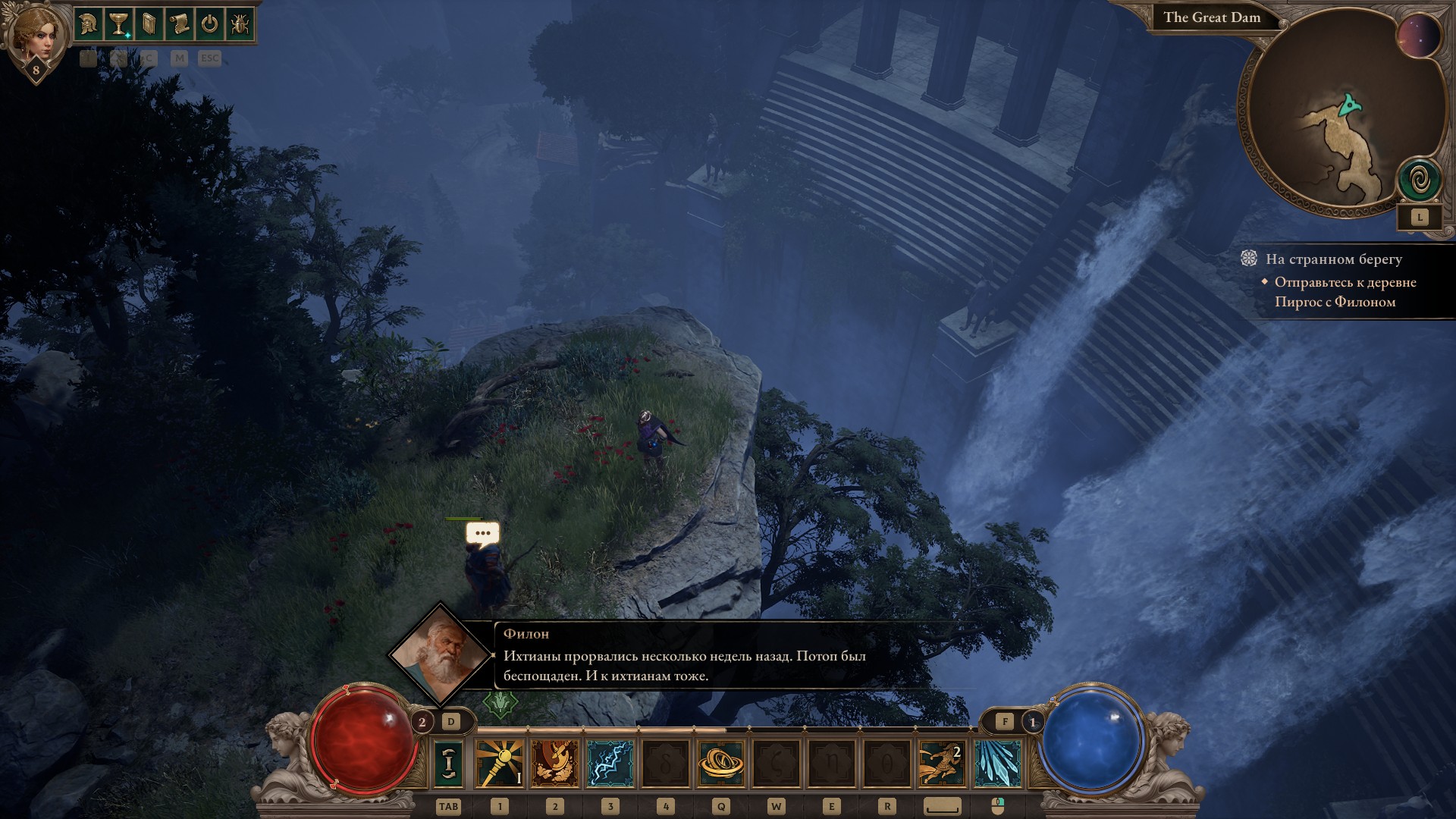Activate the lightning bolt skill
Viewport: 1456px width, 819px height.
click(x=610, y=763)
